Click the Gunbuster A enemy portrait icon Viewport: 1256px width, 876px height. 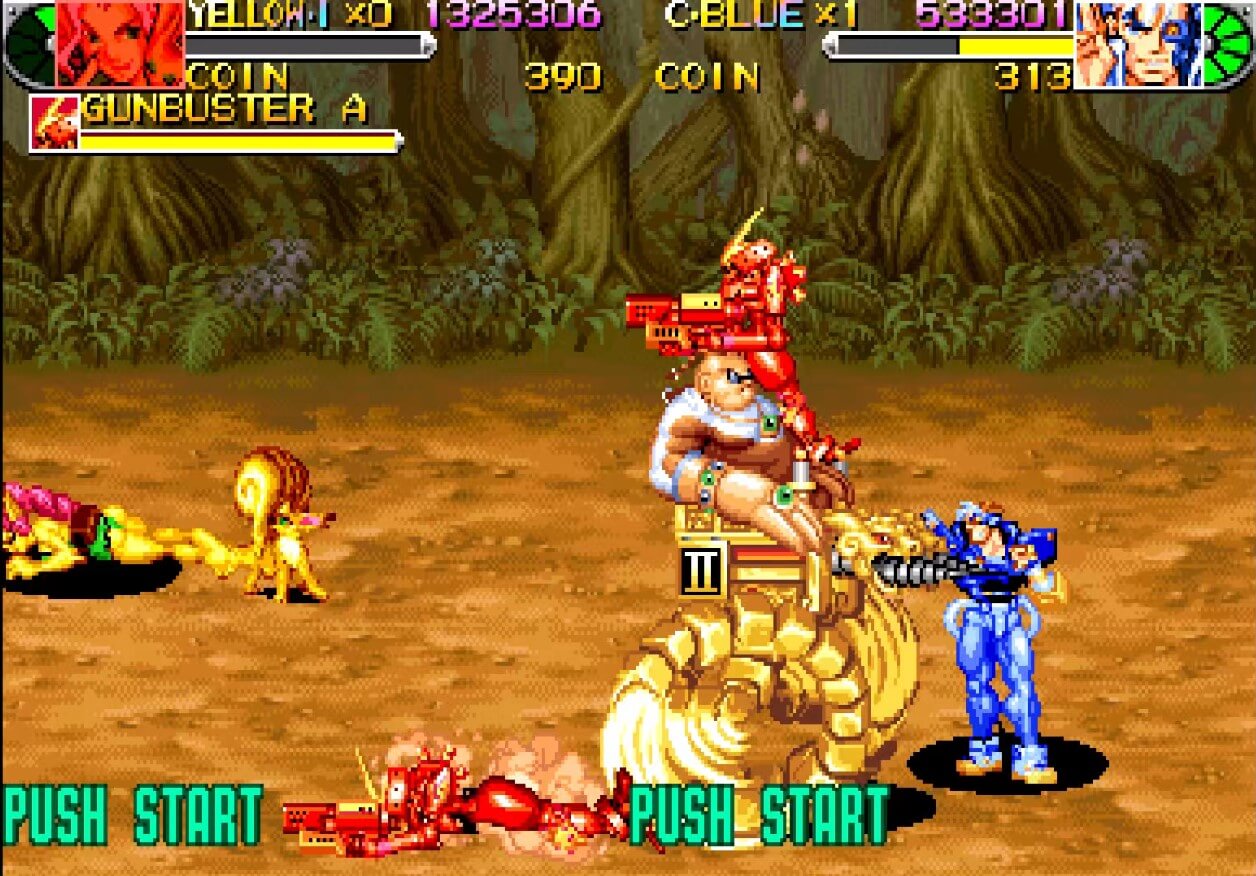point(53,124)
